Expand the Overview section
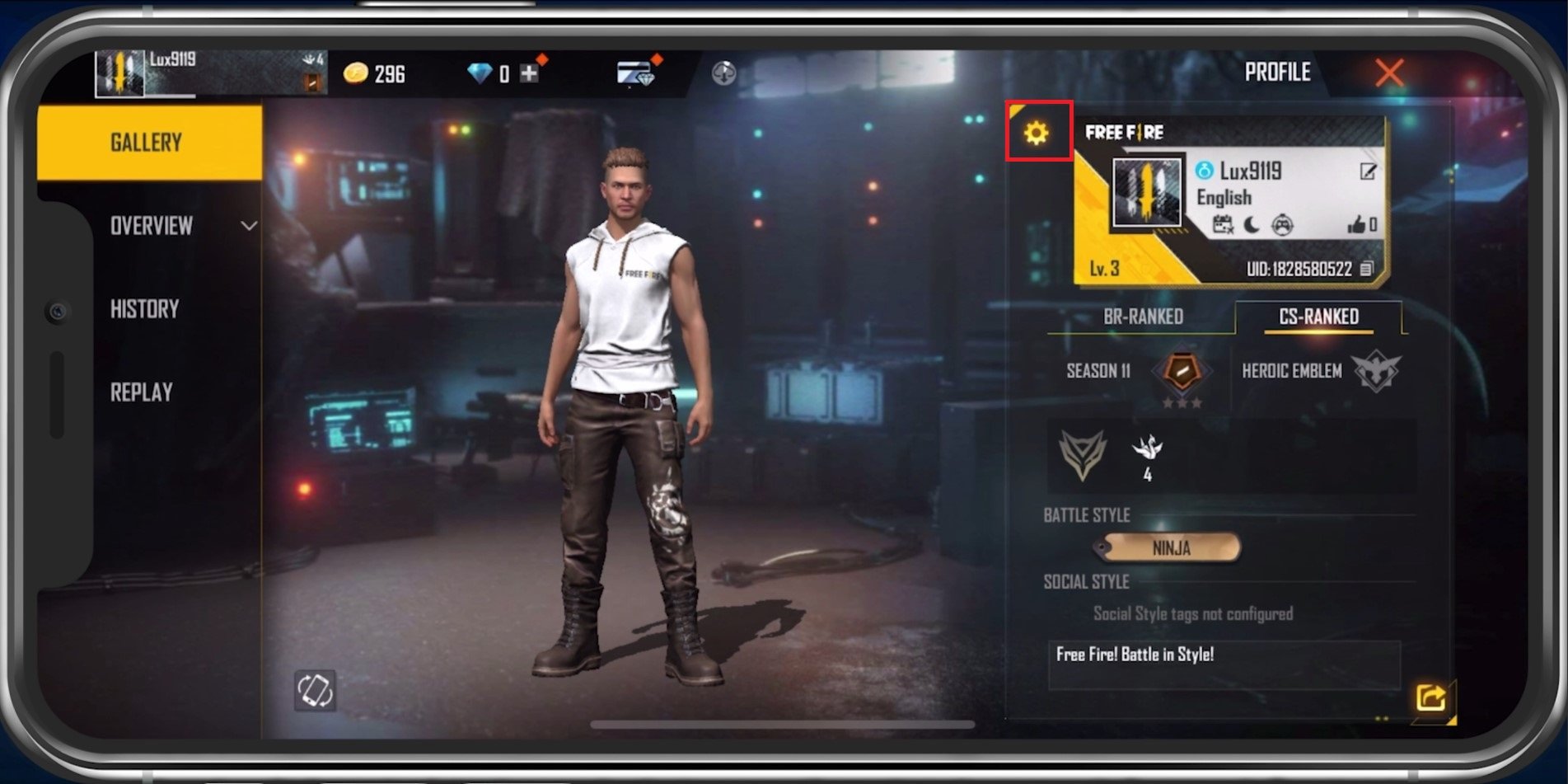1568x784 pixels. (248, 225)
